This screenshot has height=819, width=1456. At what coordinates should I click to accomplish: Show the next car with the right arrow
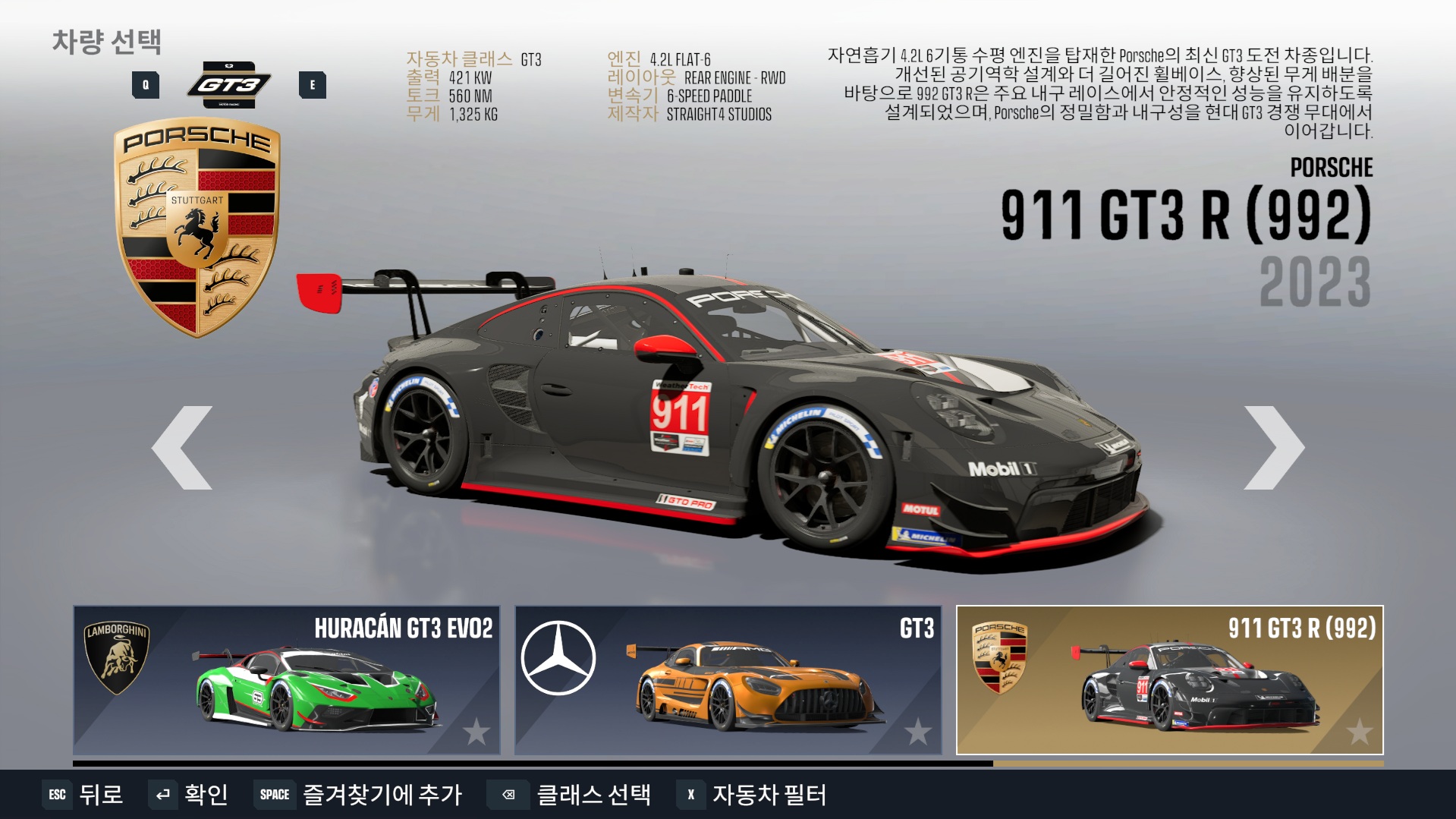[1274, 448]
